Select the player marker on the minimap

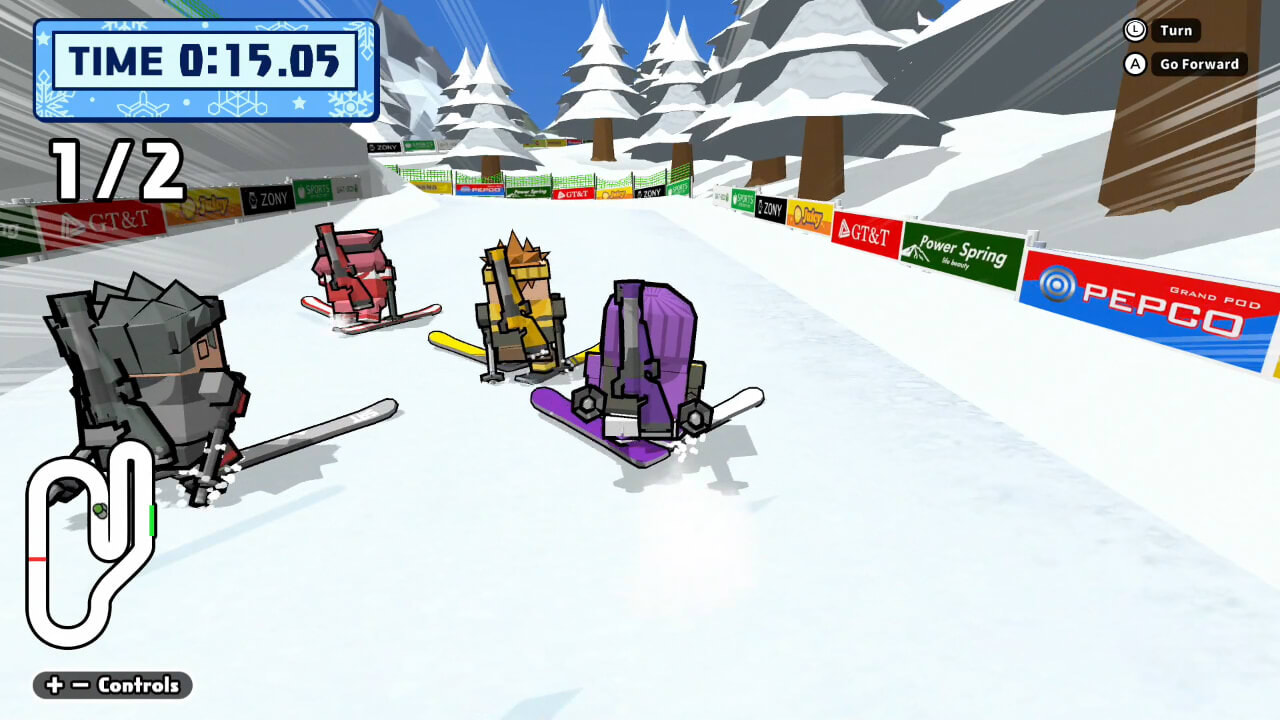[x=100, y=512]
